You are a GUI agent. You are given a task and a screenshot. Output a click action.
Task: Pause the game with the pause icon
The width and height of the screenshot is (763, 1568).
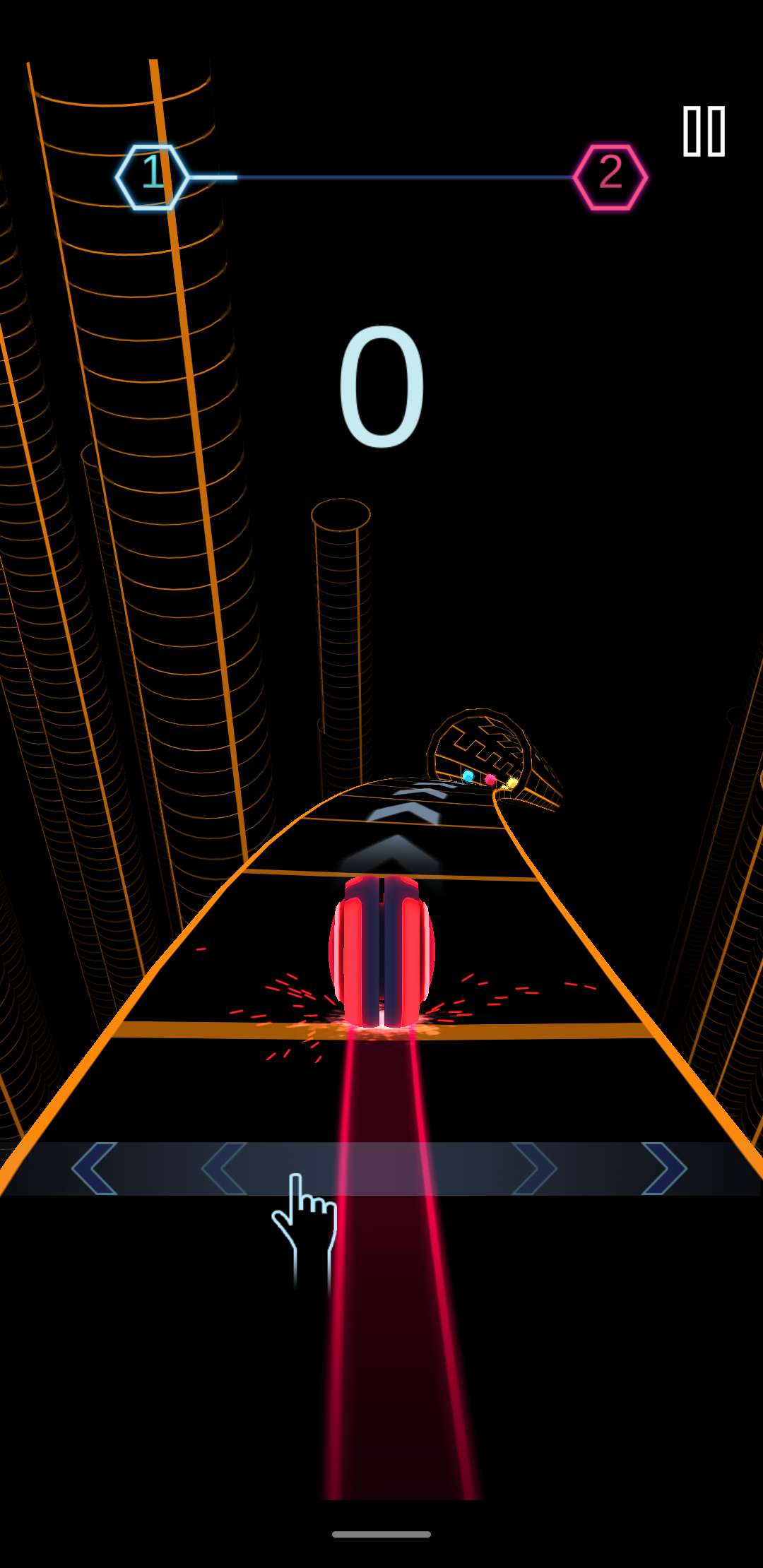tap(704, 131)
